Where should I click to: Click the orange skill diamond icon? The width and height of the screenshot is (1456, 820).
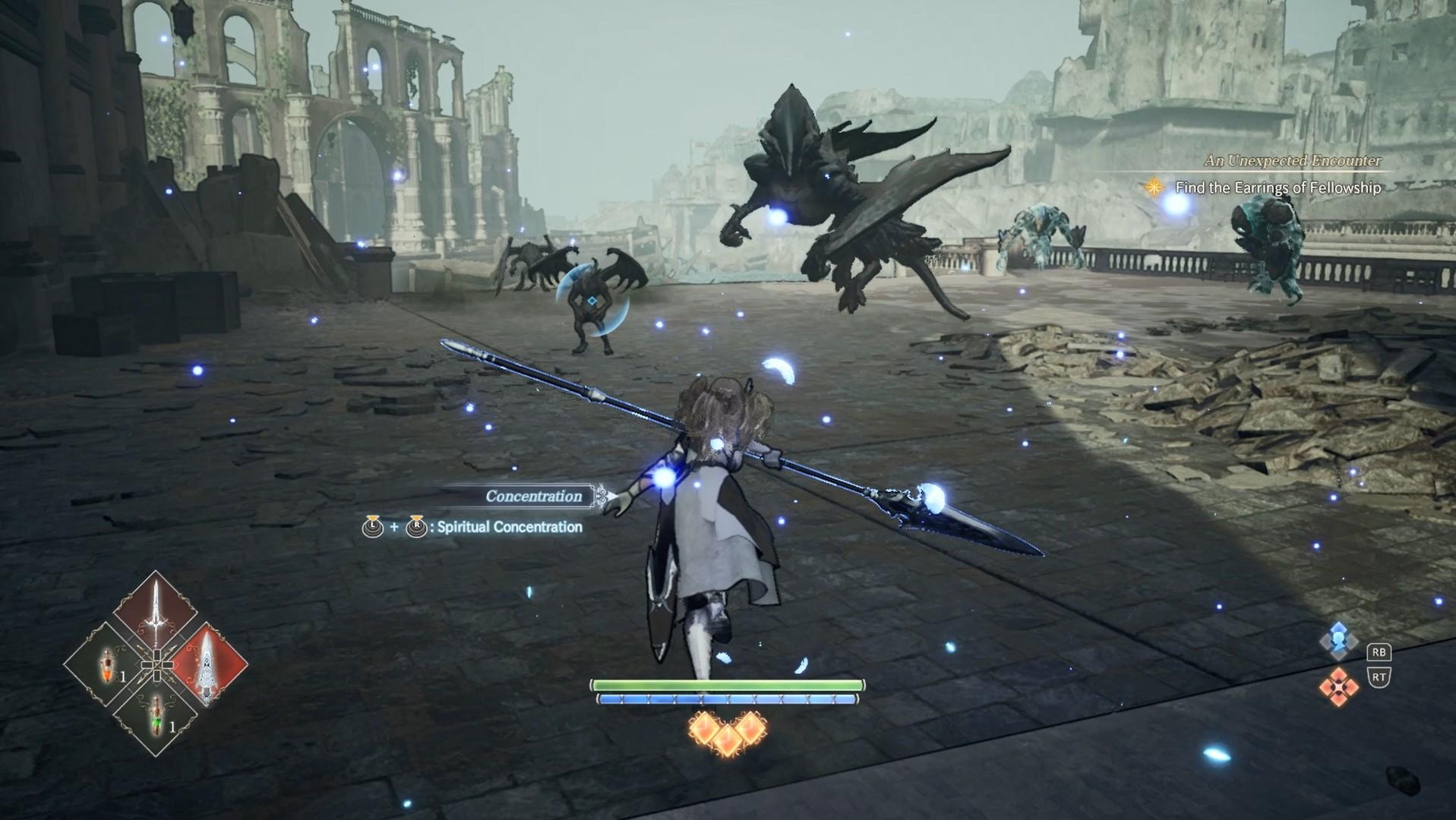[1339, 685]
